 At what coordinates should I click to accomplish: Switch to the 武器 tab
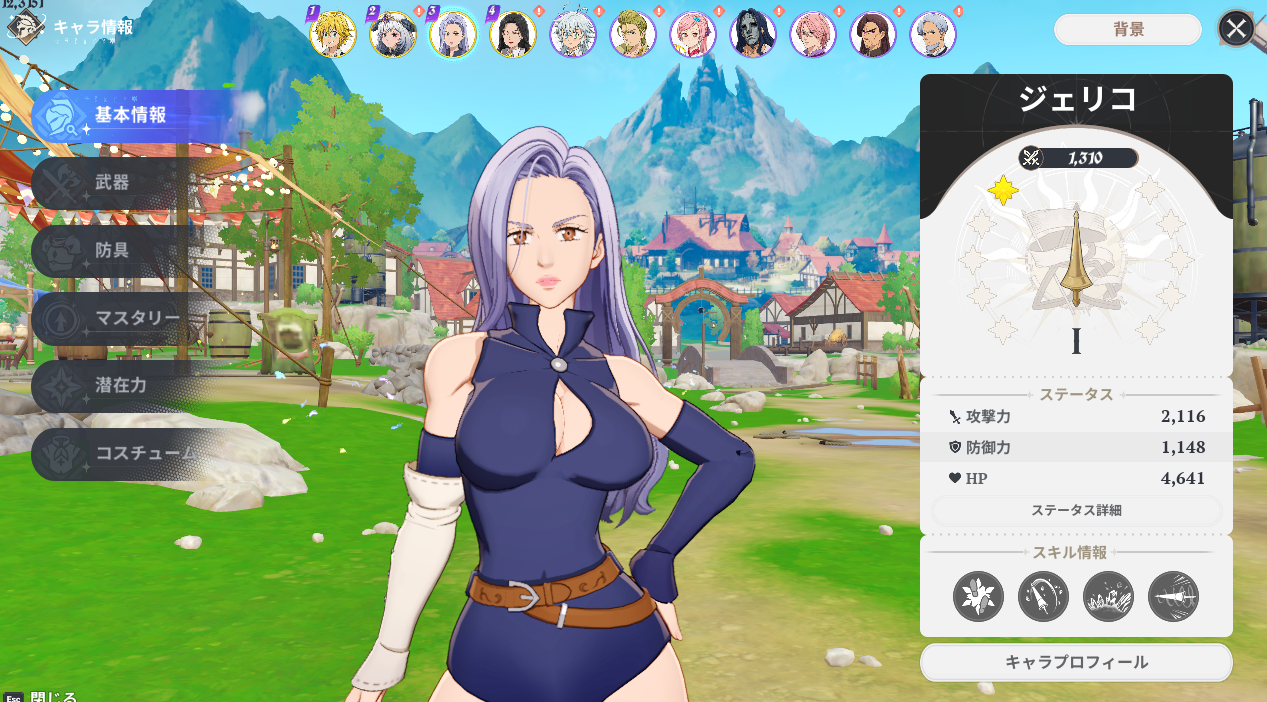[x=112, y=183]
